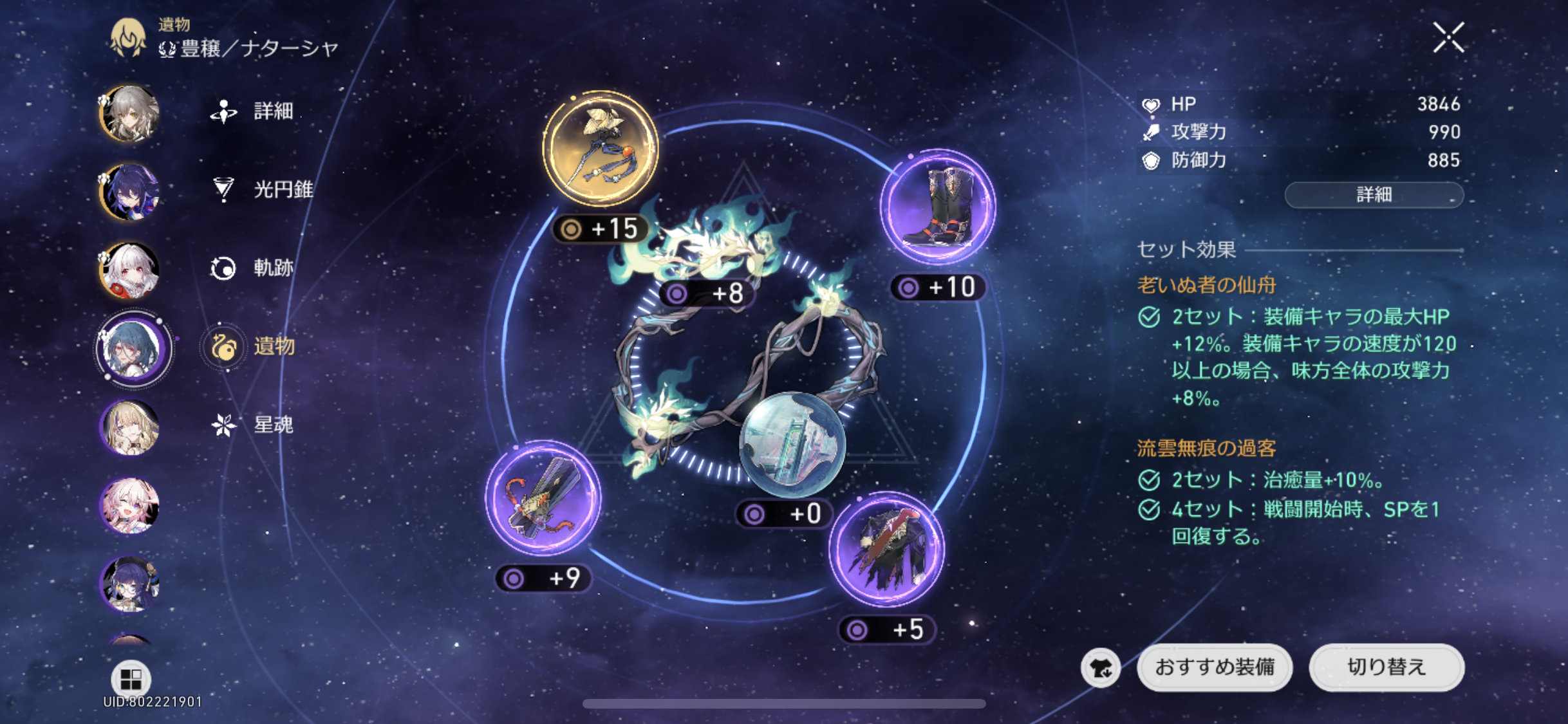Open the 詳細 character details tab

point(253,111)
